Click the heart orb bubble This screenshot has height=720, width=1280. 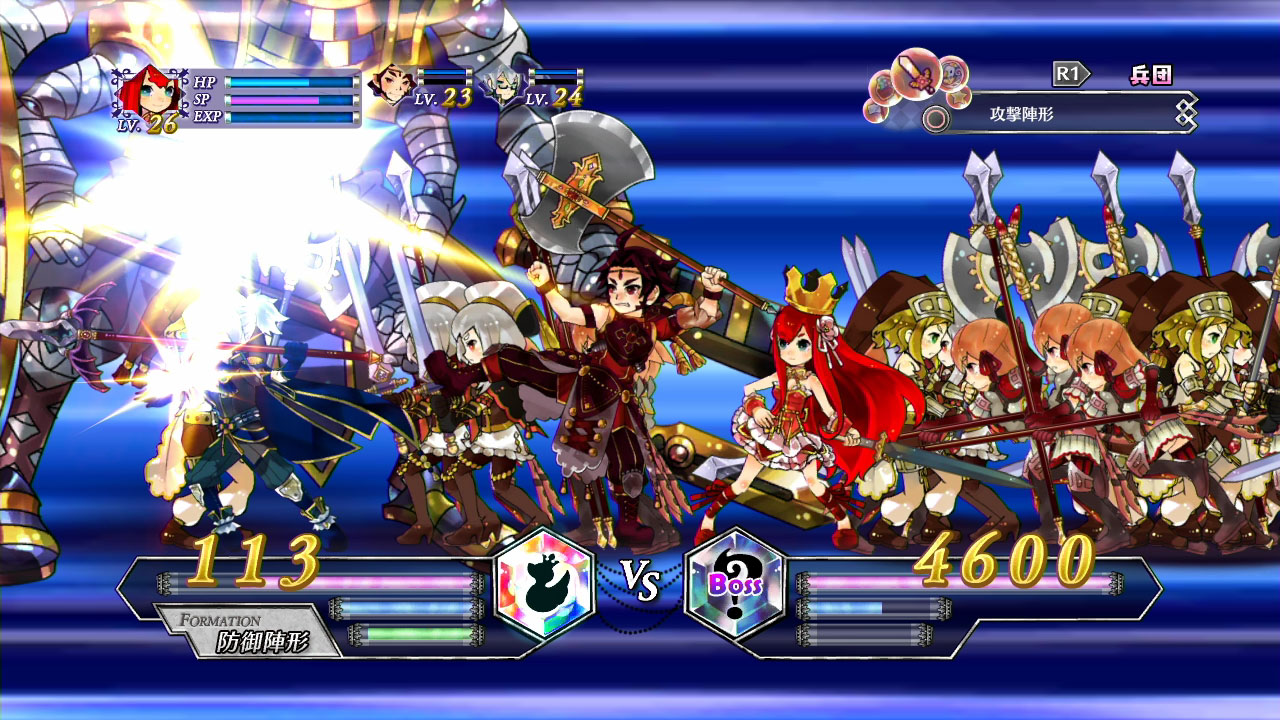point(882,86)
